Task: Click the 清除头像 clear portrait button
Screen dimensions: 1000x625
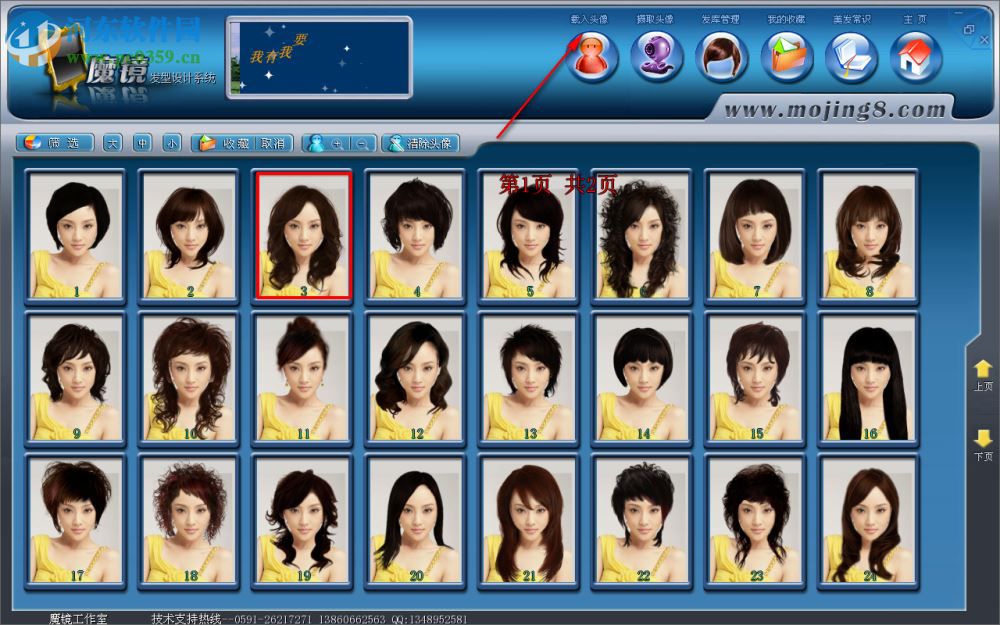Action: coord(420,143)
